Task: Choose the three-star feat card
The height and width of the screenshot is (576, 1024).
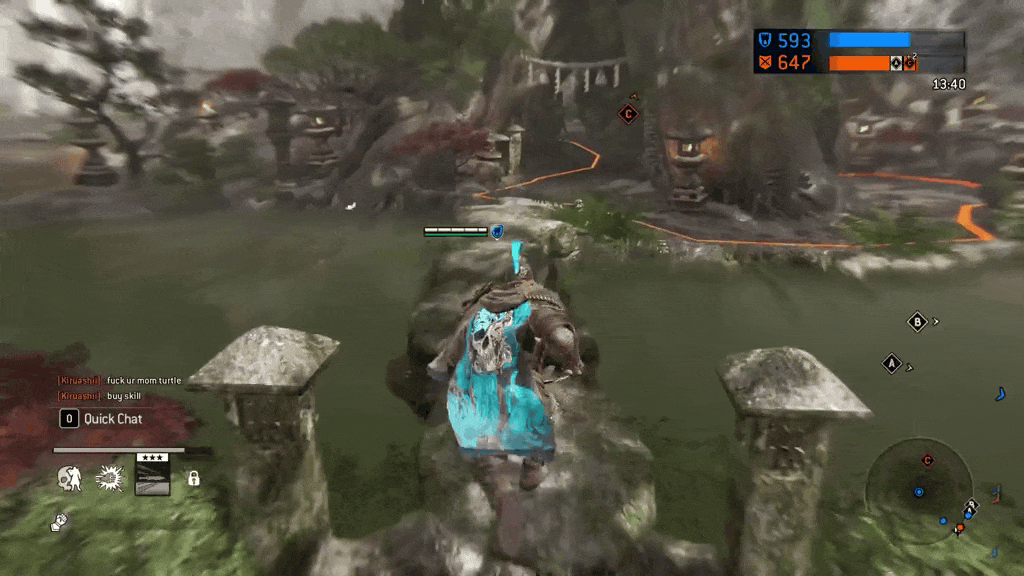Action: [x=152, y=475]
